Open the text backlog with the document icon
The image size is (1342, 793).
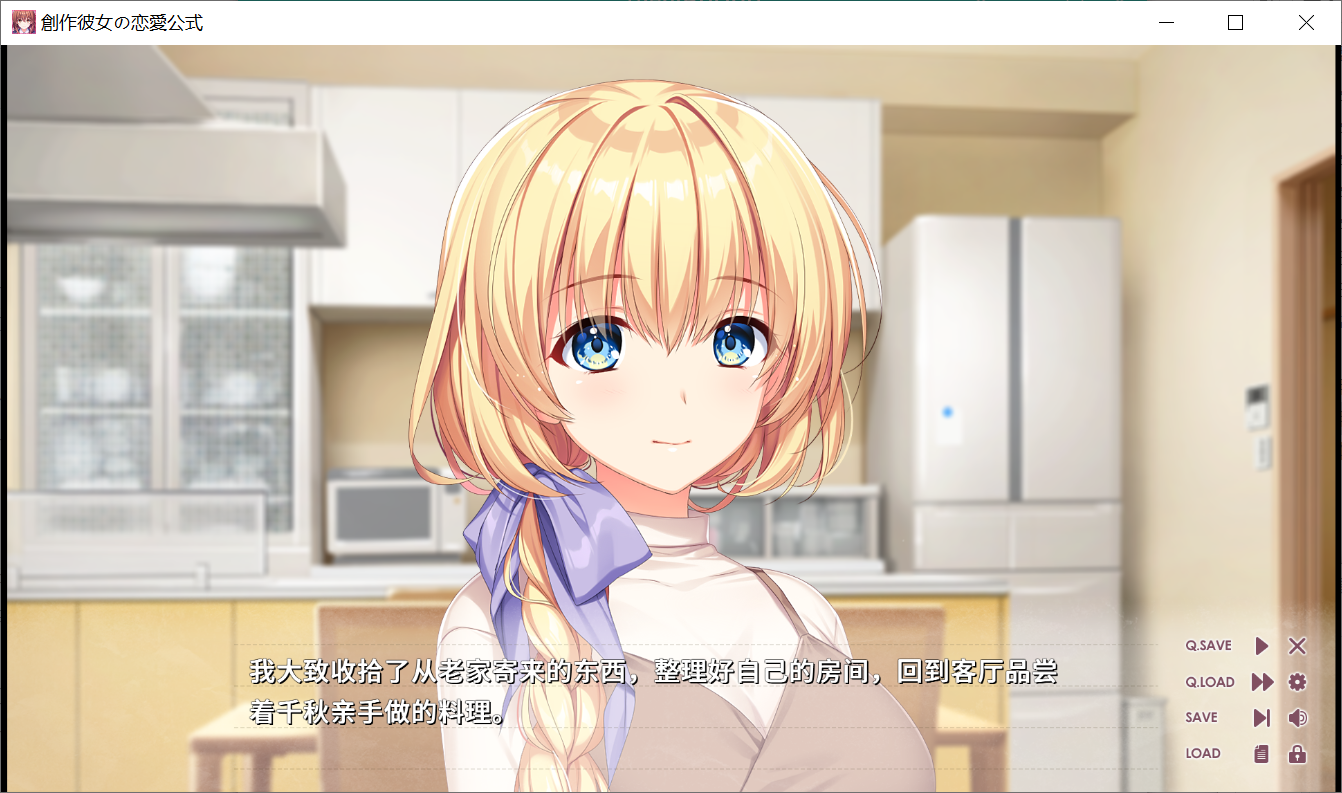coord(1262,753)
